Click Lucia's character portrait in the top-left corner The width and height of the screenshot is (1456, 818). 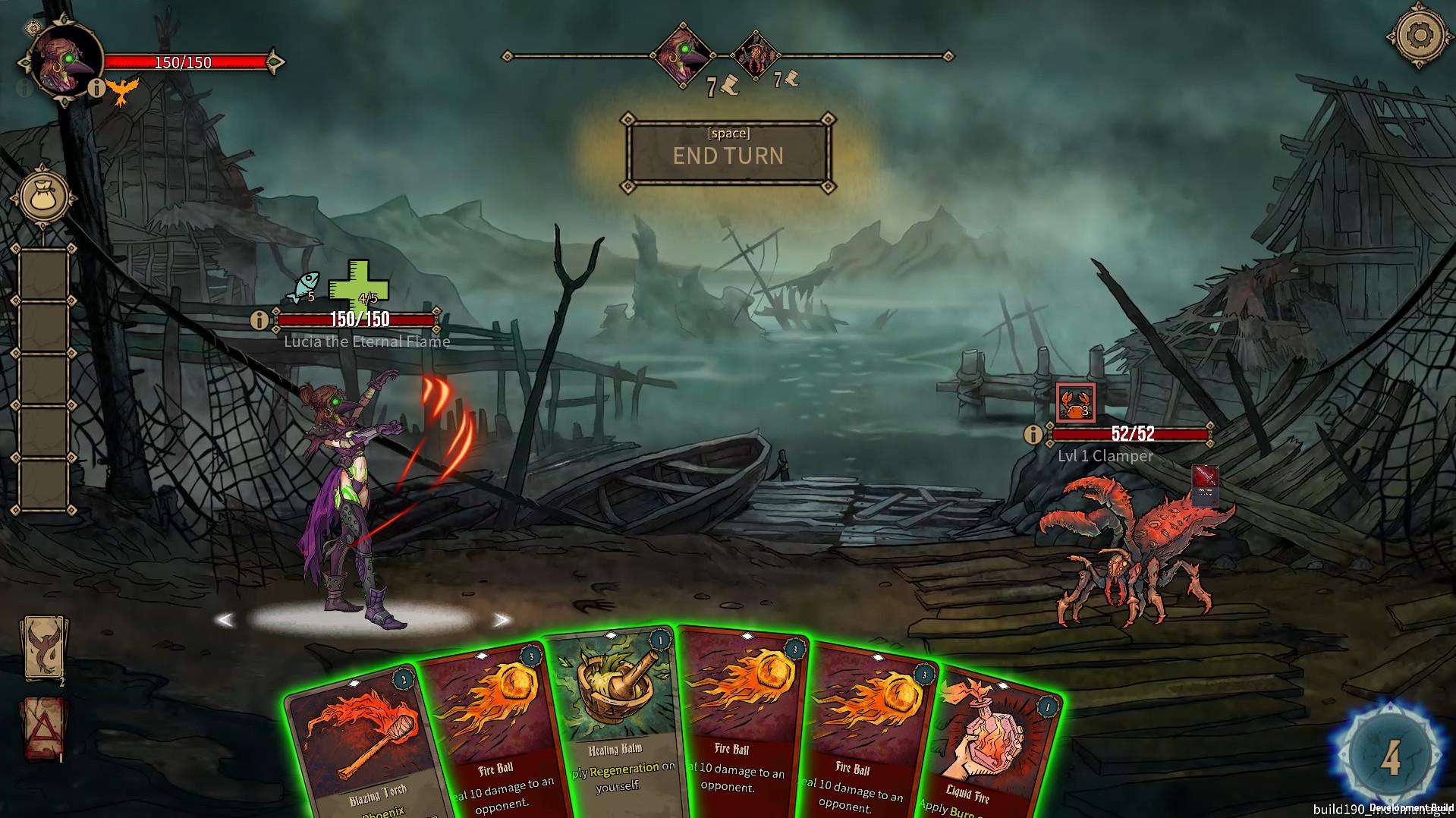pos(62,61)
